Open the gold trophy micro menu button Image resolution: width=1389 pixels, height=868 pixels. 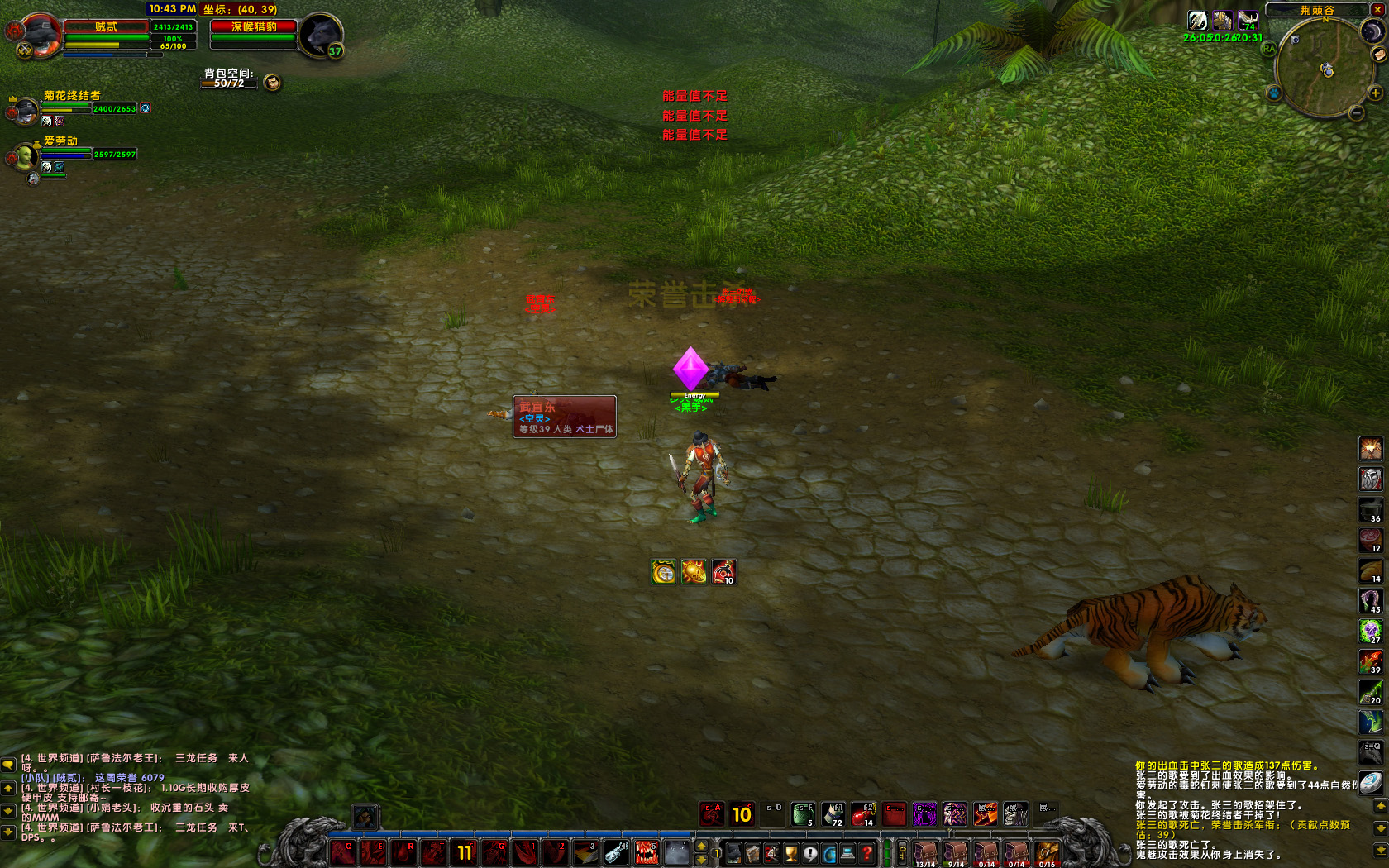[791, 853]
